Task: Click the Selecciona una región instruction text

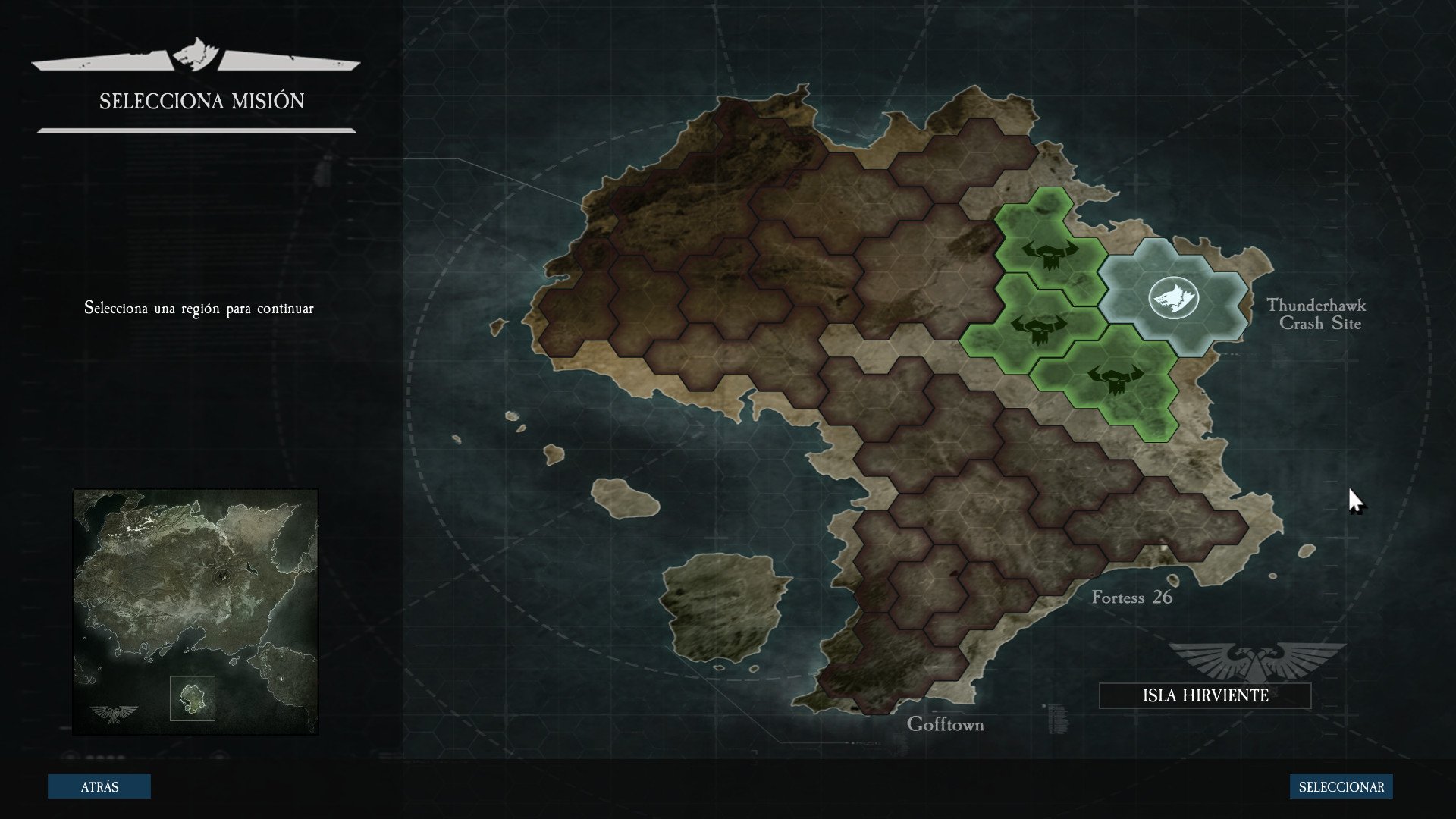Action: 199,309
